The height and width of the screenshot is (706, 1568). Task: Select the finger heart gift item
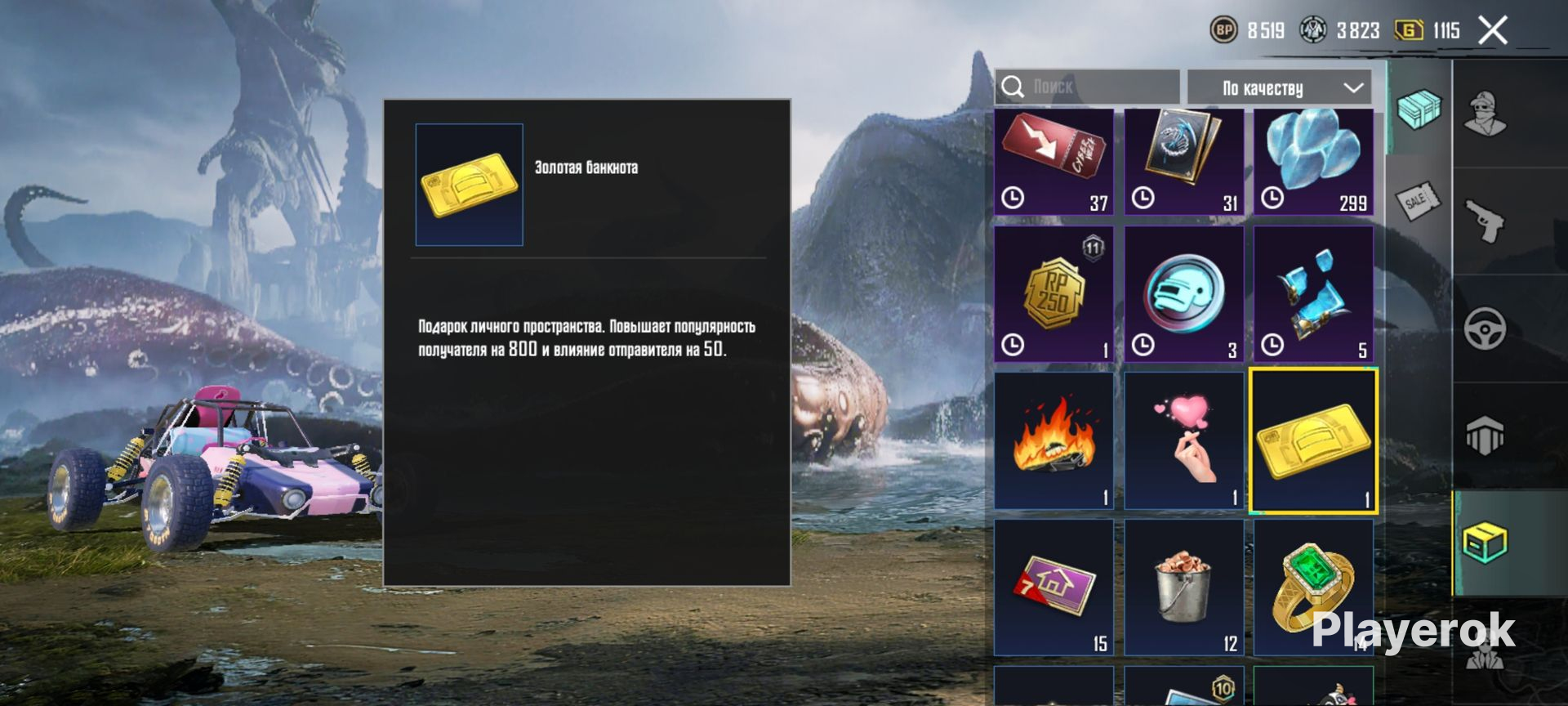(x=1183, y=441)
